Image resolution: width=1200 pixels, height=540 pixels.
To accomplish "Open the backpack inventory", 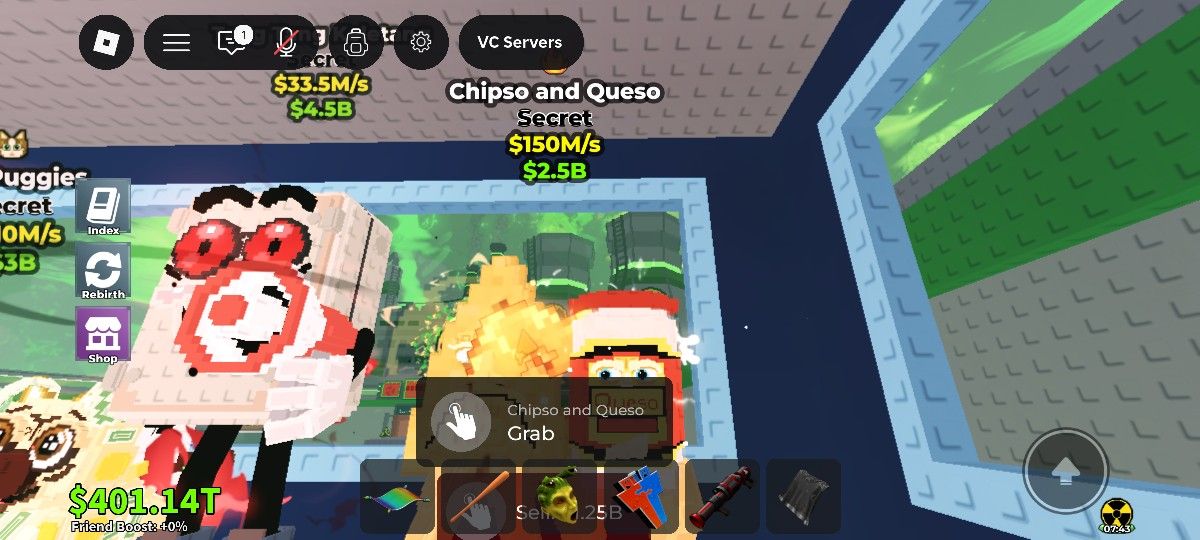I will tap(354, 42).
